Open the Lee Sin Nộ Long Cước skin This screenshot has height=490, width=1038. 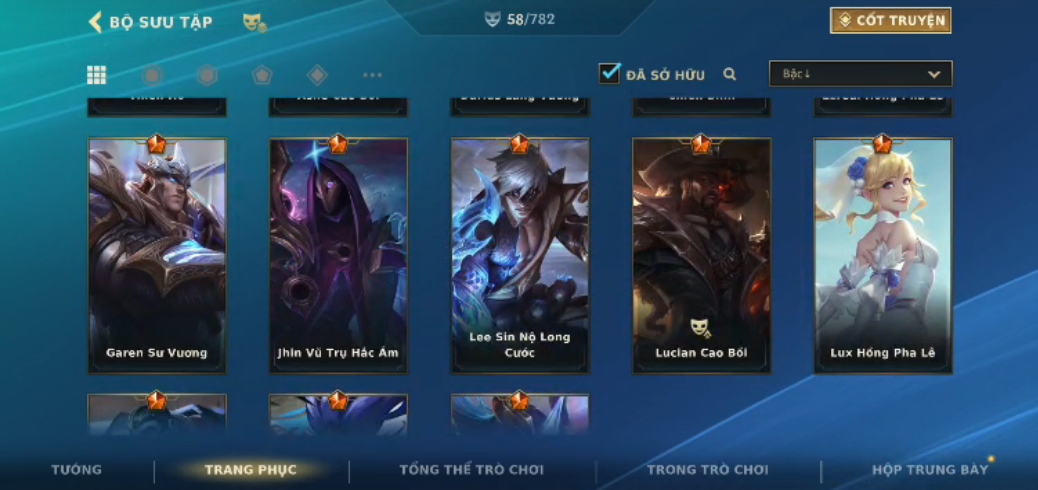tap(520, 255)
